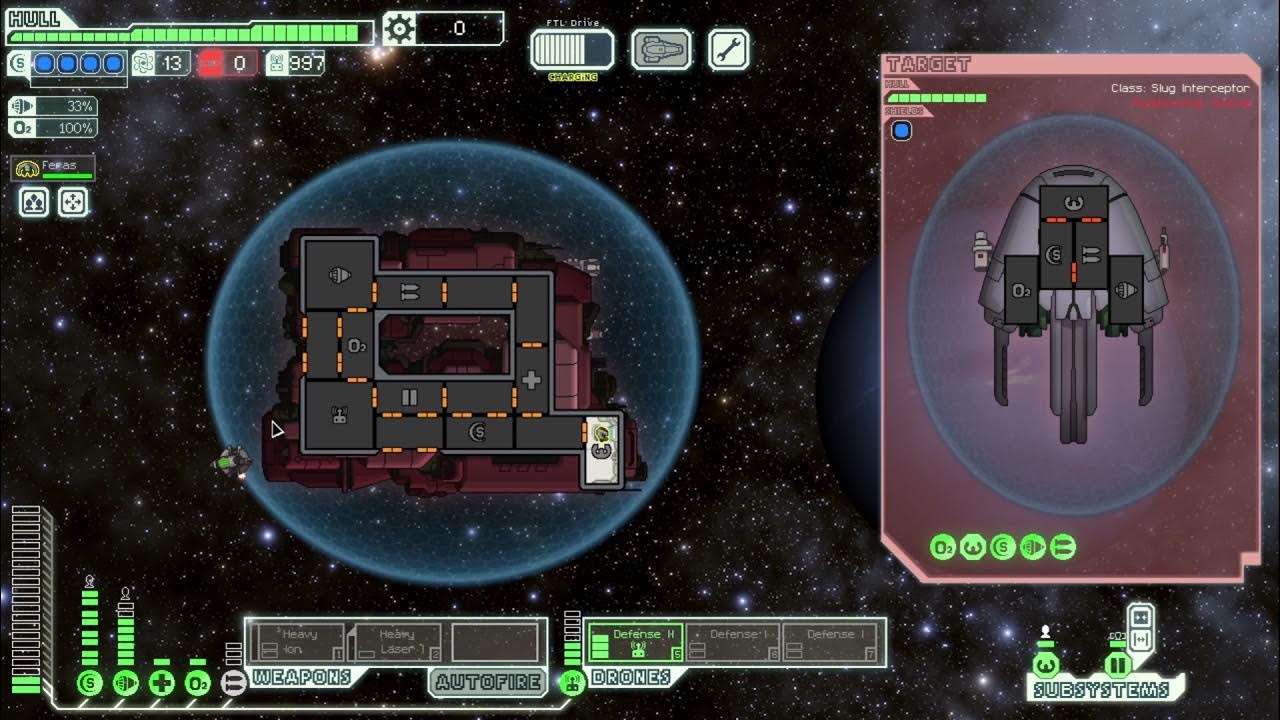The image size is (1280, 720).
Task: Click the doors subsystem icon
Action: click(1117, 664)
